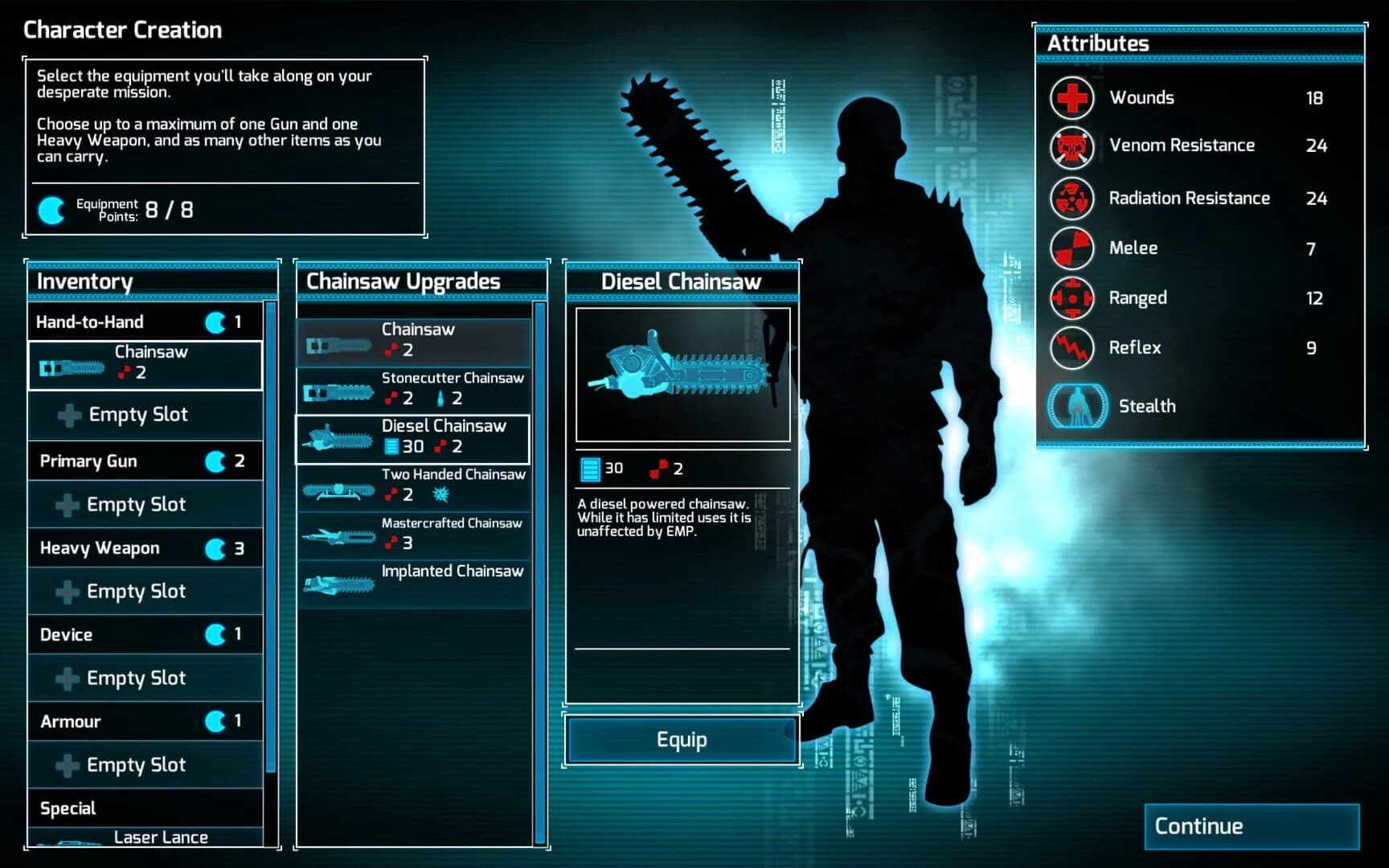Screen dimensions: 1389x868
Task: Click the plus icon on Primary Gun empty slot
Action: click(67, 504)
